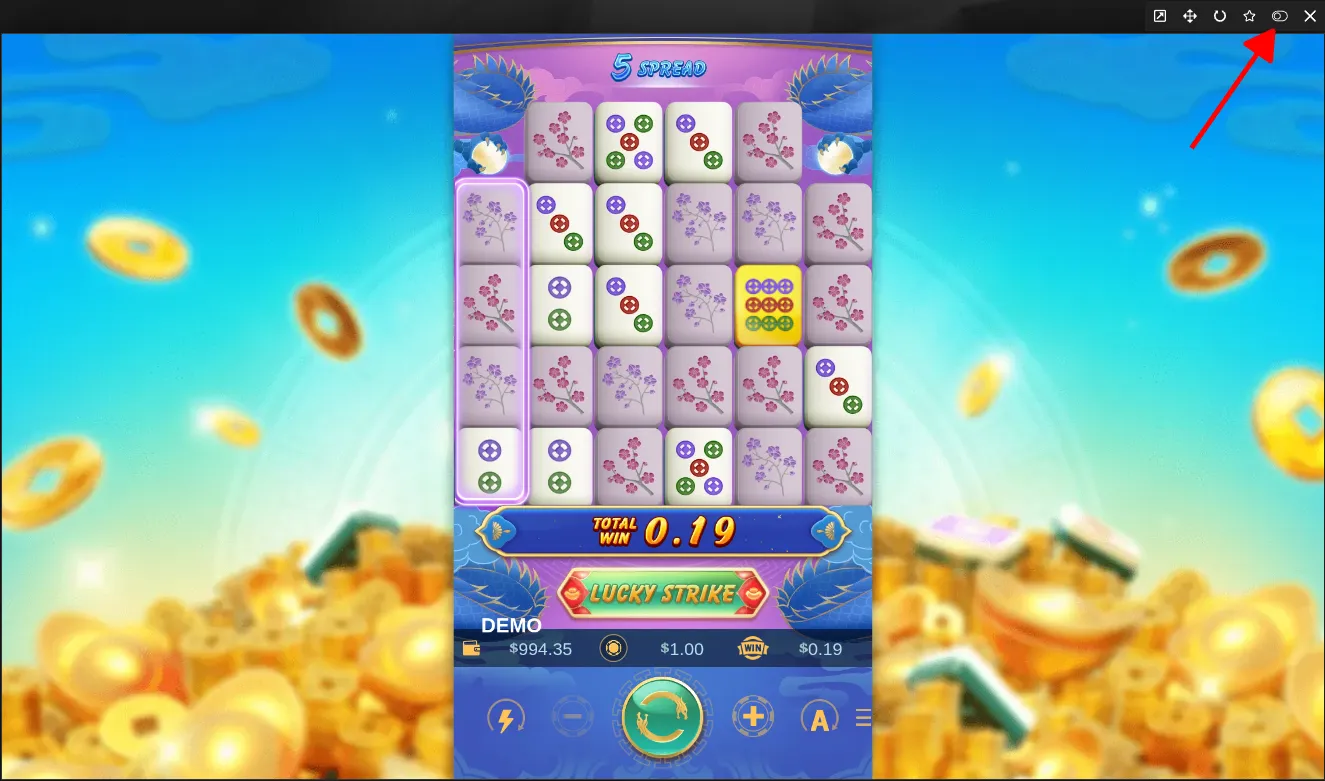Click the four-arrow move icon
The width and height of the screenshot is (1325, 781).
[x=1190, y=16]
